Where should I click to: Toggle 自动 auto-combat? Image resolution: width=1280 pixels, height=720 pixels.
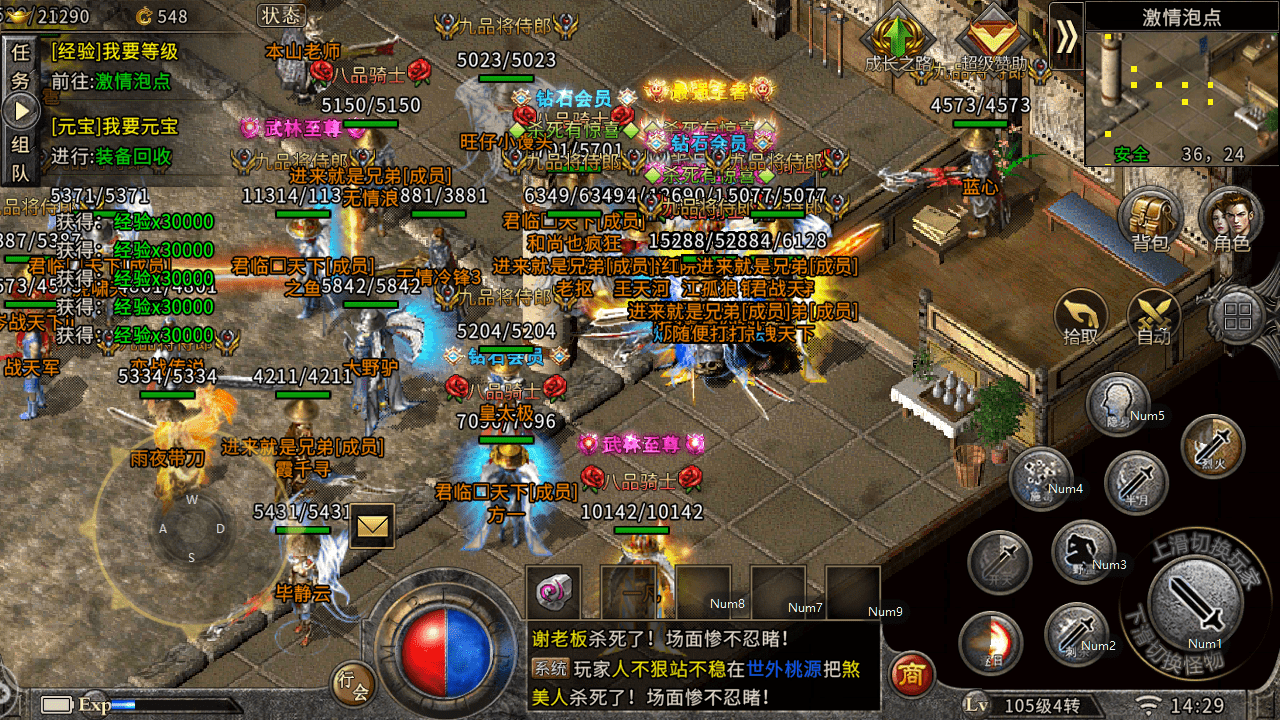1154,318
